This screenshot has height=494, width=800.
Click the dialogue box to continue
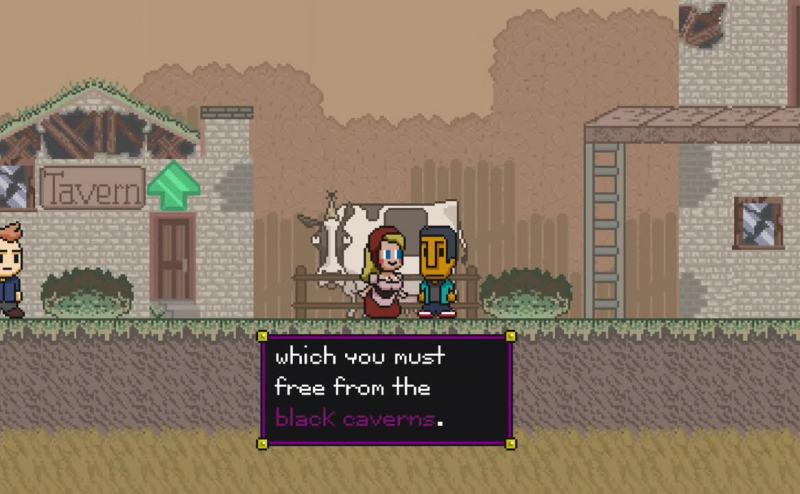pos(386,388)
